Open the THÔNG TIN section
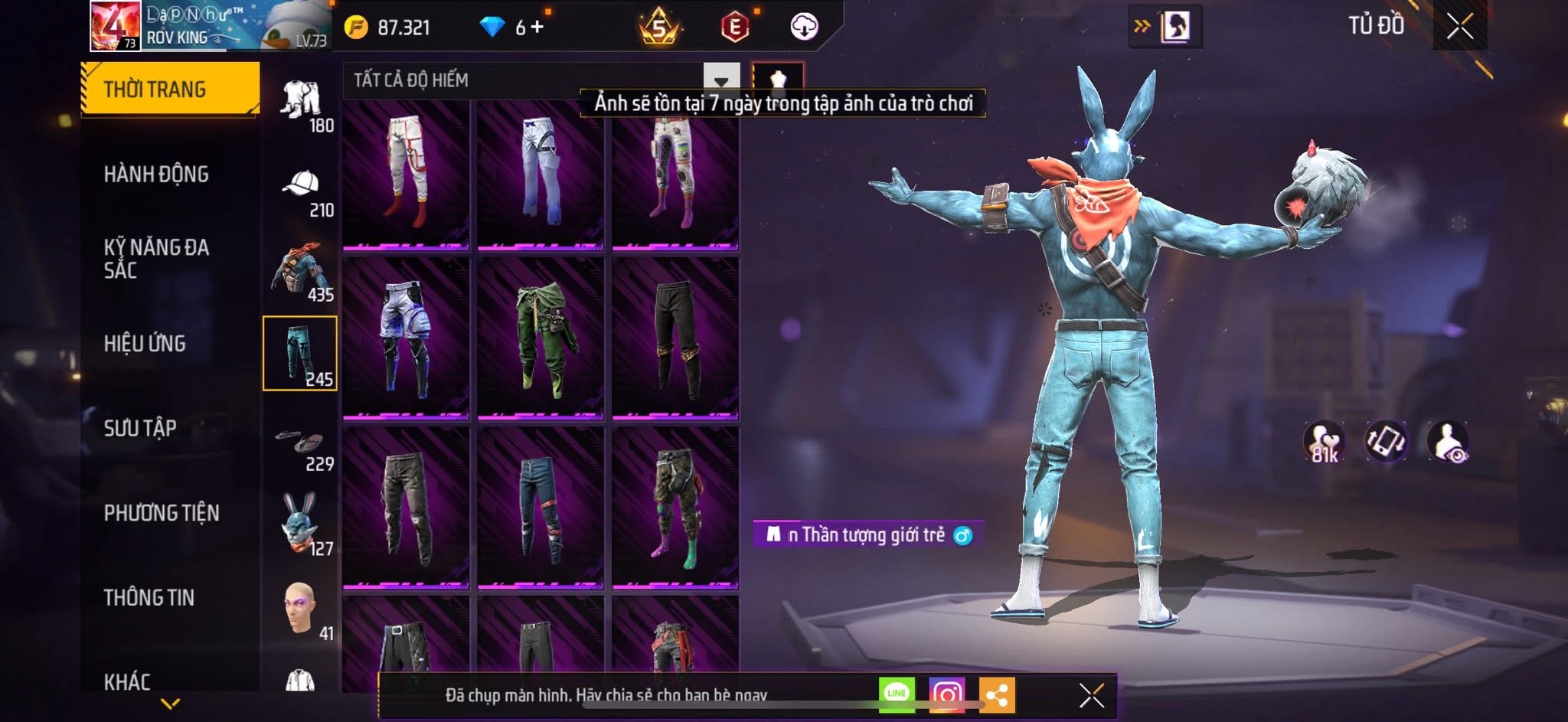The width and height of the screenshot is (1568, 722). 149,597
